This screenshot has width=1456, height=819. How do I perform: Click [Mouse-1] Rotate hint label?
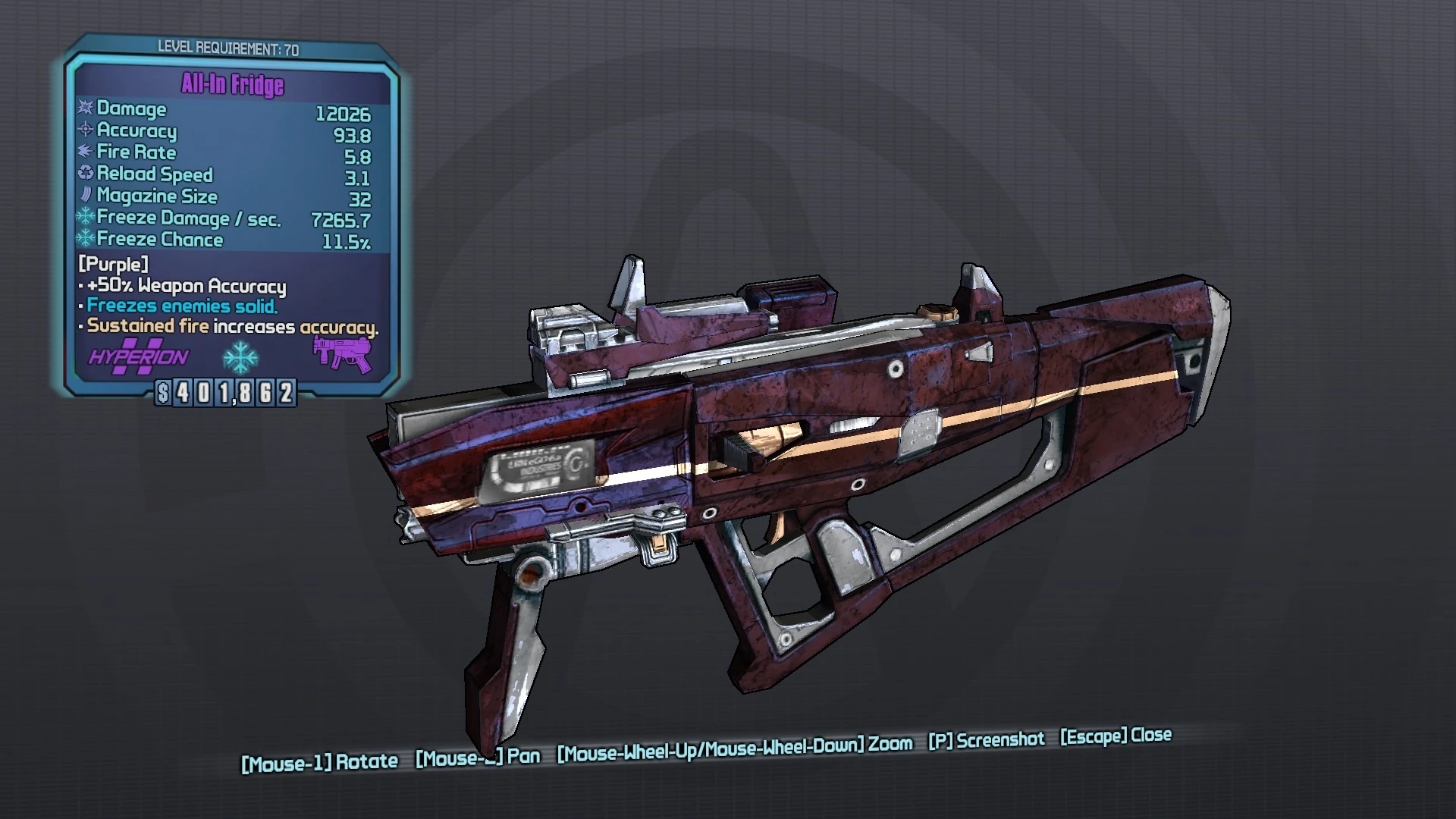(318, 757)
